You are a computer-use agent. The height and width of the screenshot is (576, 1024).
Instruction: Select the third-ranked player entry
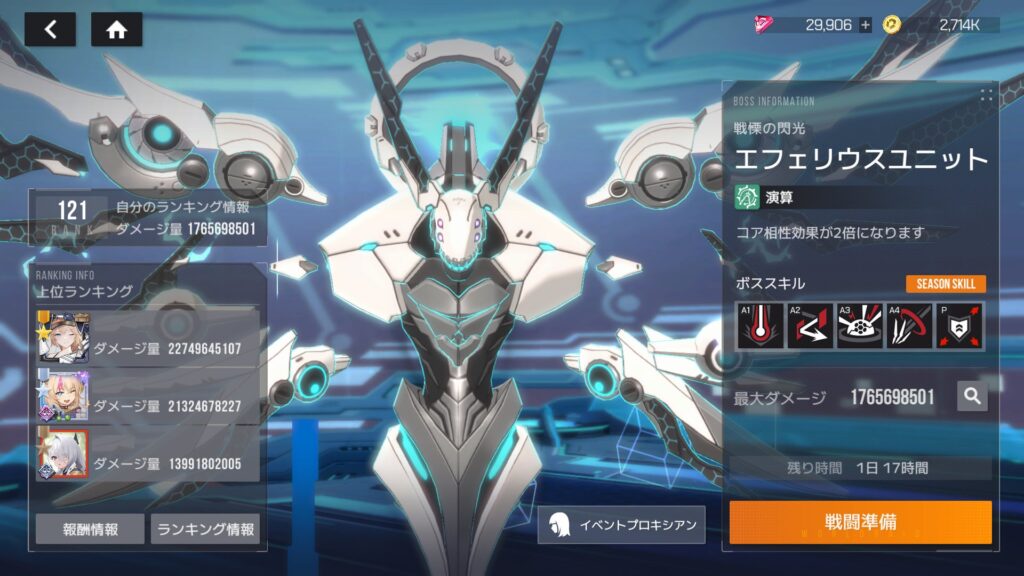coord(148,453)
